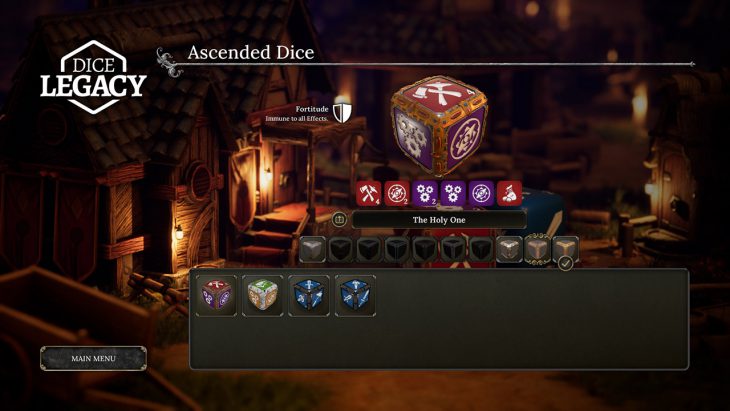Choose the green and tan die in the collection
This screenshot has height=411, width=730.
coord(263,296)
